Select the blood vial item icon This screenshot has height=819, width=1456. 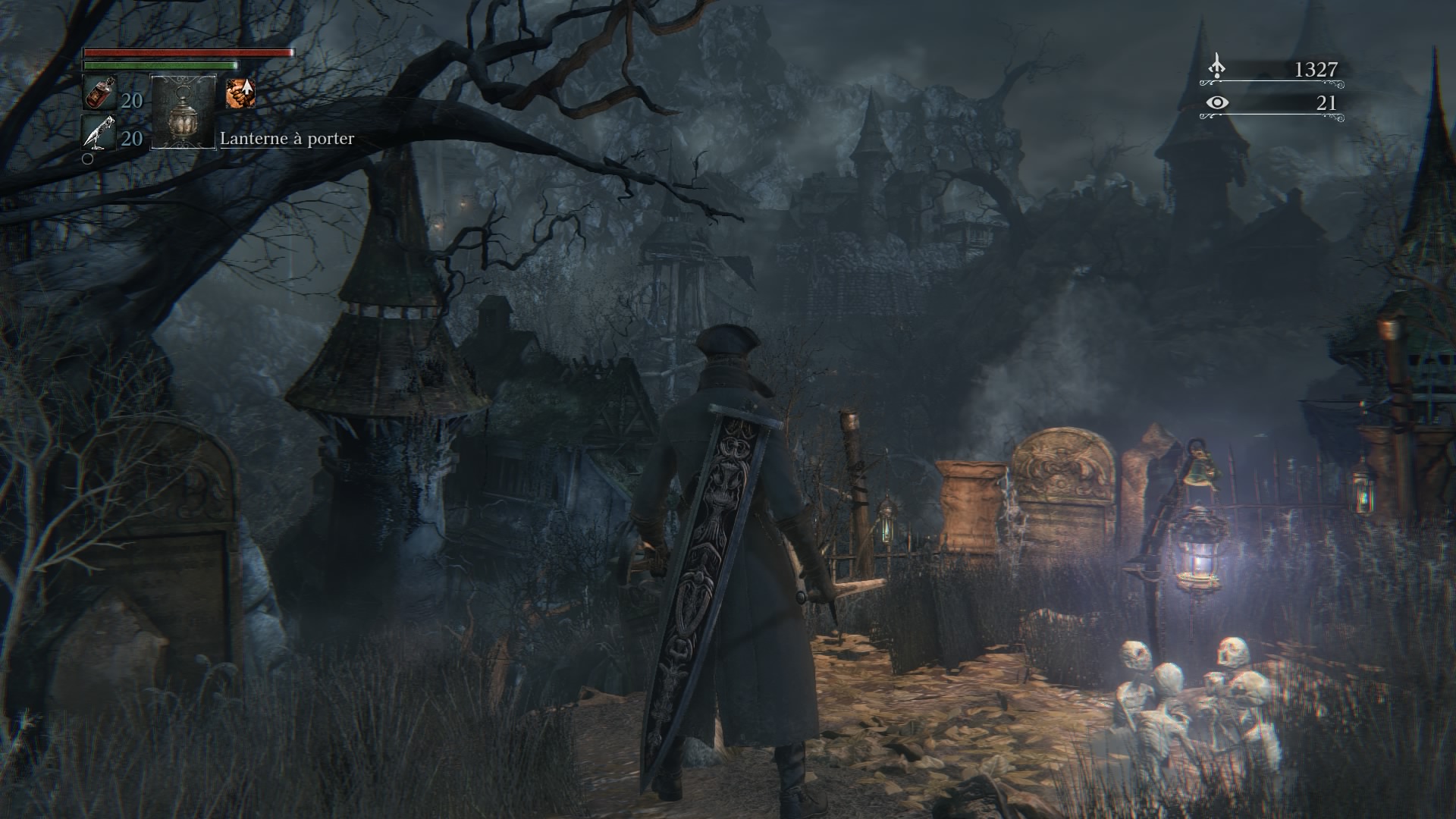[x=99, y=93]
